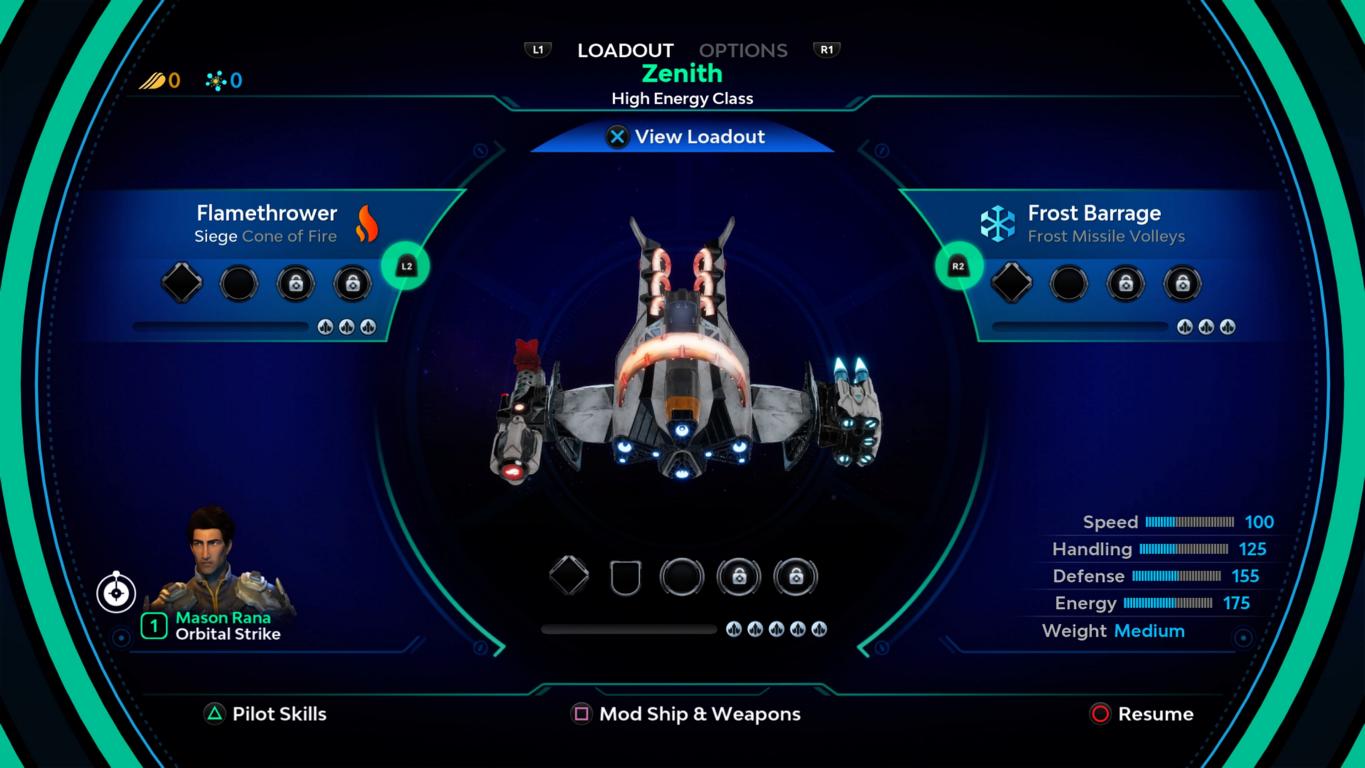This screenshot has height=768, width=1365.
Task: Select the shield-shaped ship mod slot
Action: 625,577
